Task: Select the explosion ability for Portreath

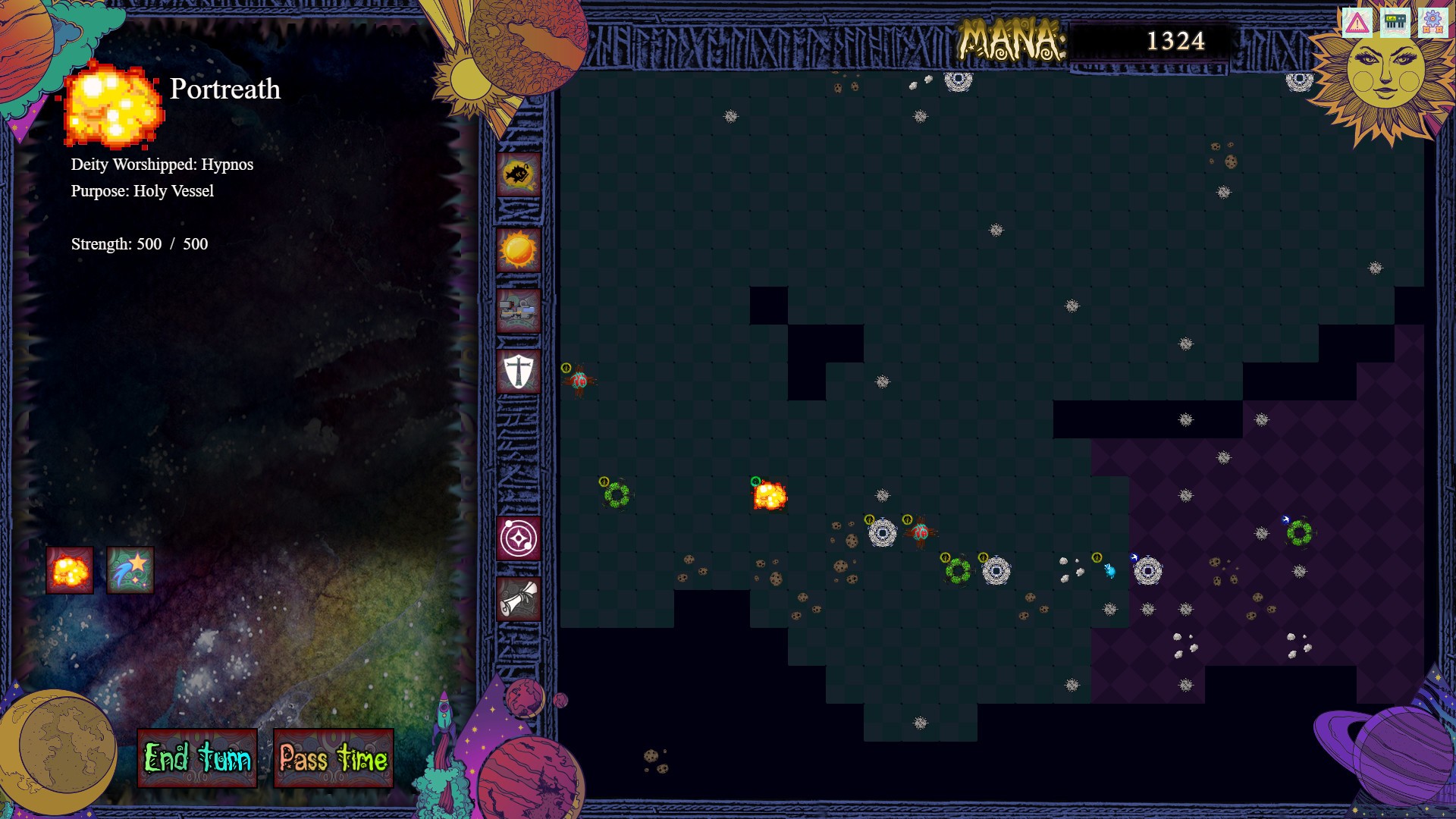Action: click(70, 570)
